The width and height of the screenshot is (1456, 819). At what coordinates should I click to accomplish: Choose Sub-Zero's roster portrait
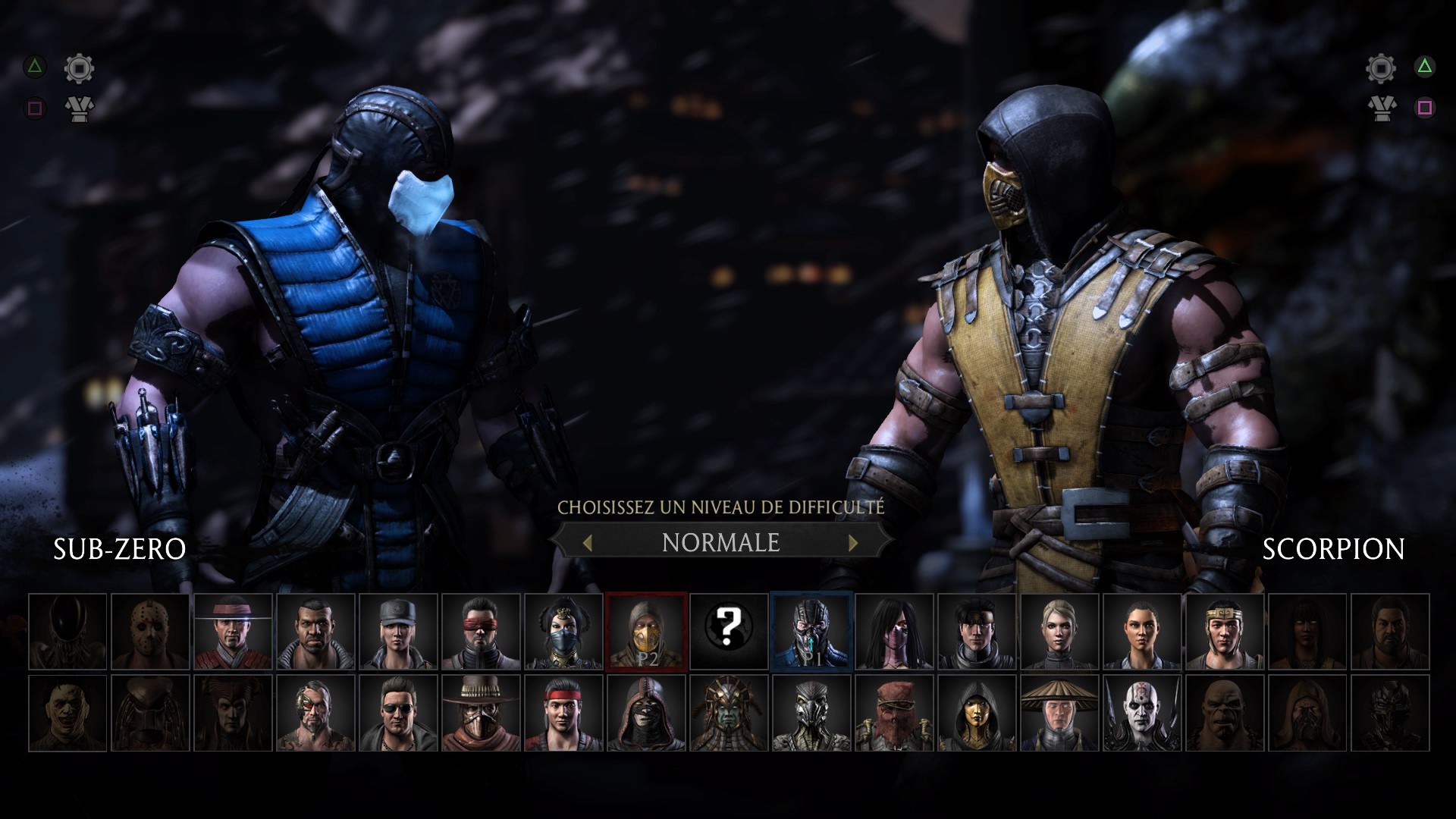click(811, 632)
